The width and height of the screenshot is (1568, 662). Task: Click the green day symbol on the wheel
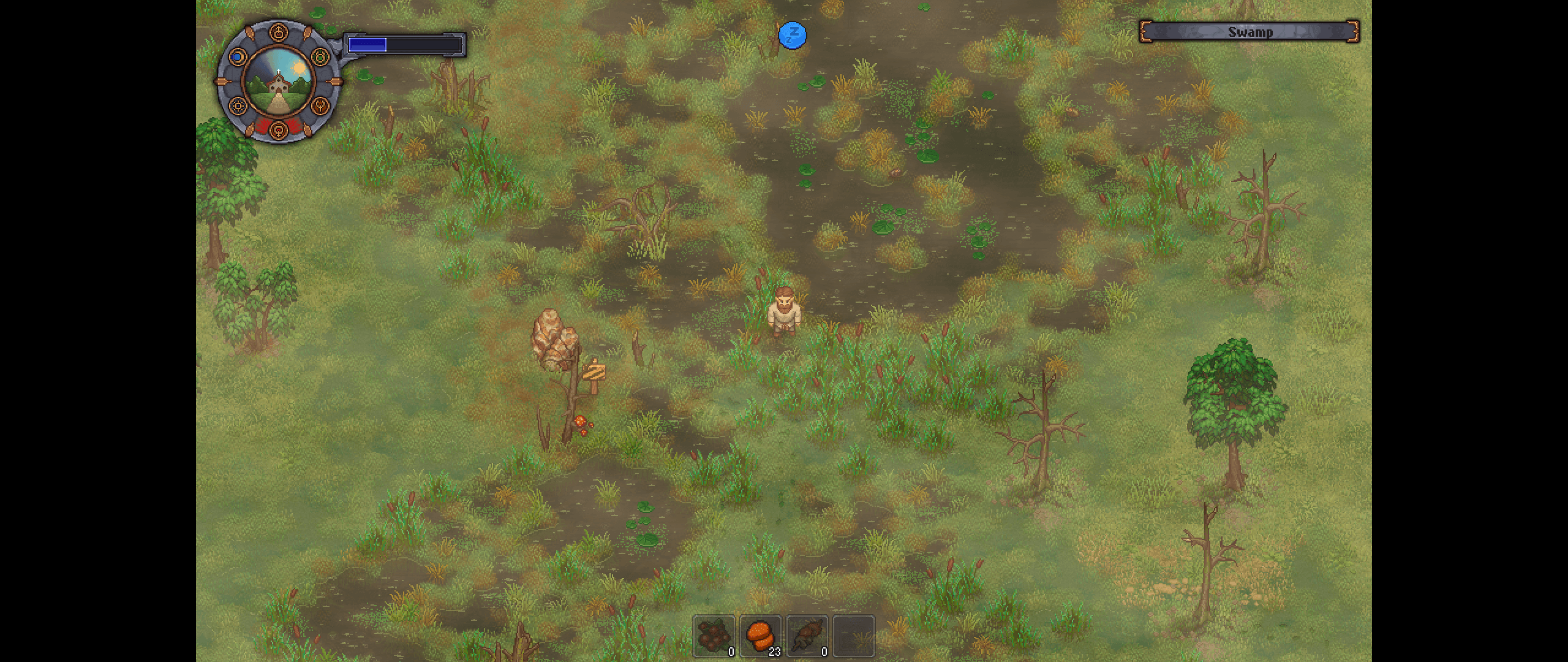(320, 57)
